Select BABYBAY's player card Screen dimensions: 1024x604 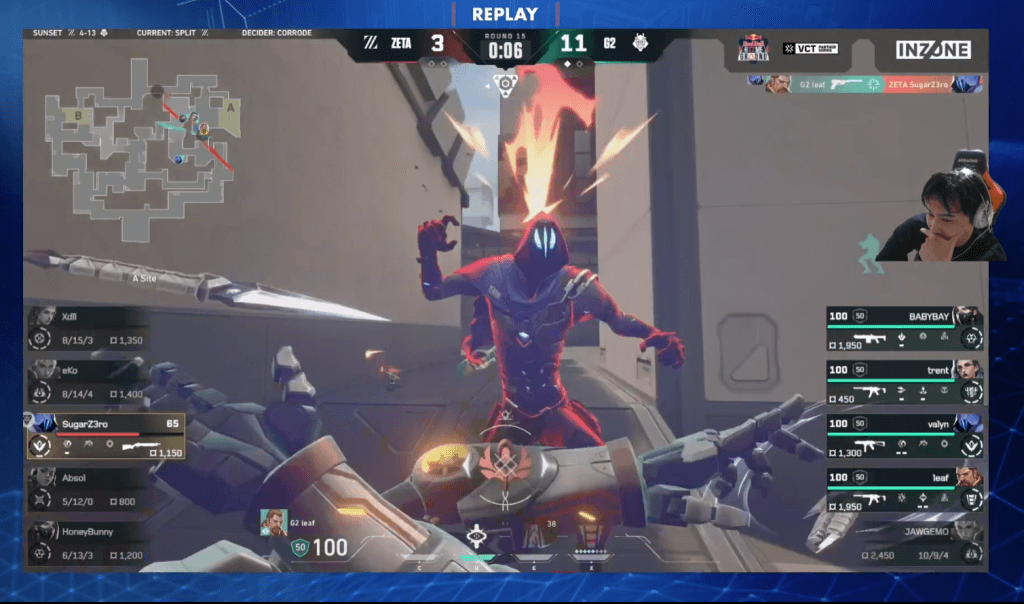(x=904, y=328)
